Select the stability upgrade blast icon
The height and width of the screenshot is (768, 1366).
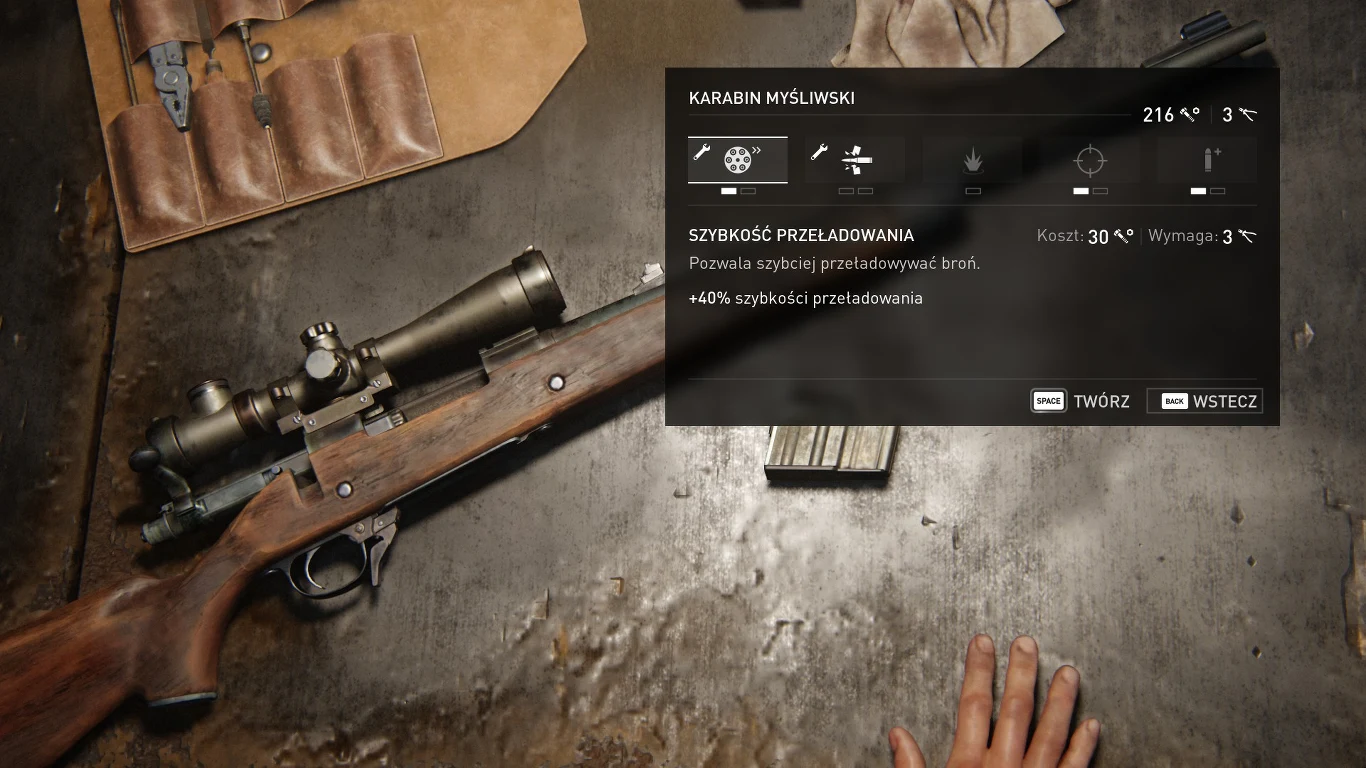pyautogui.click(x=972, y=159)
